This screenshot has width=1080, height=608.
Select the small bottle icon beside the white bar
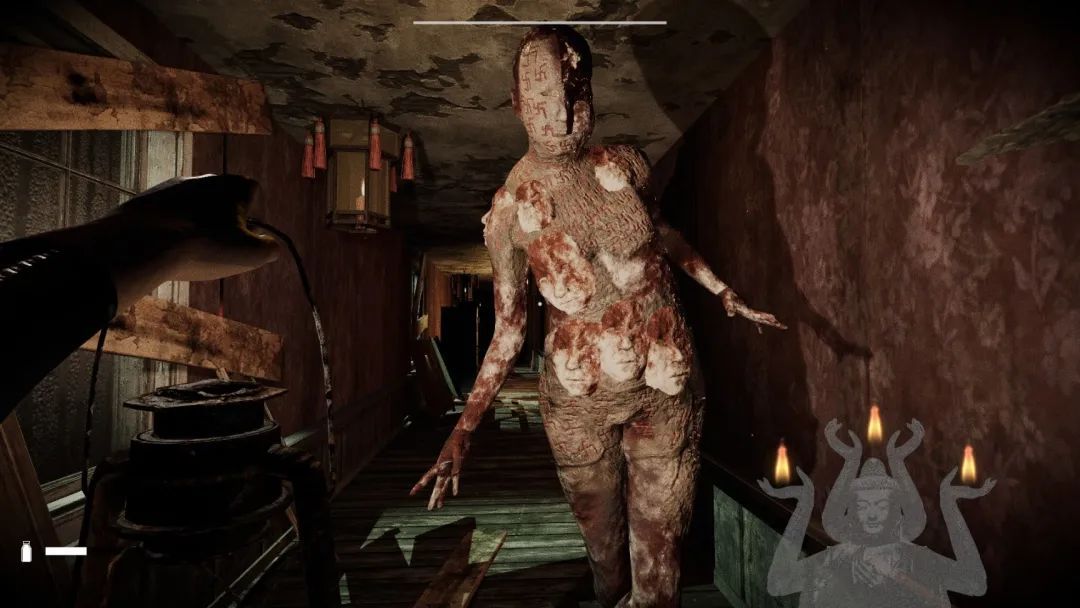coord(27,551)
